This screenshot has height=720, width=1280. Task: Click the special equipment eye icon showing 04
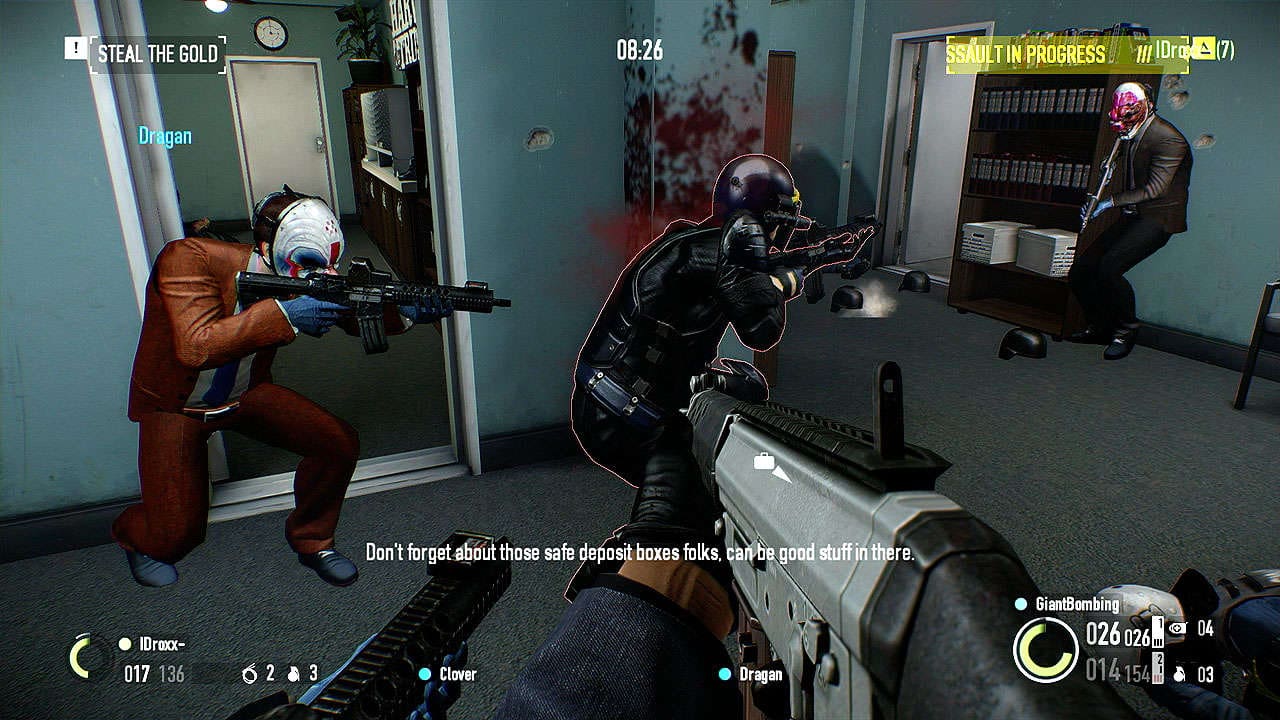pos(1175,628)
